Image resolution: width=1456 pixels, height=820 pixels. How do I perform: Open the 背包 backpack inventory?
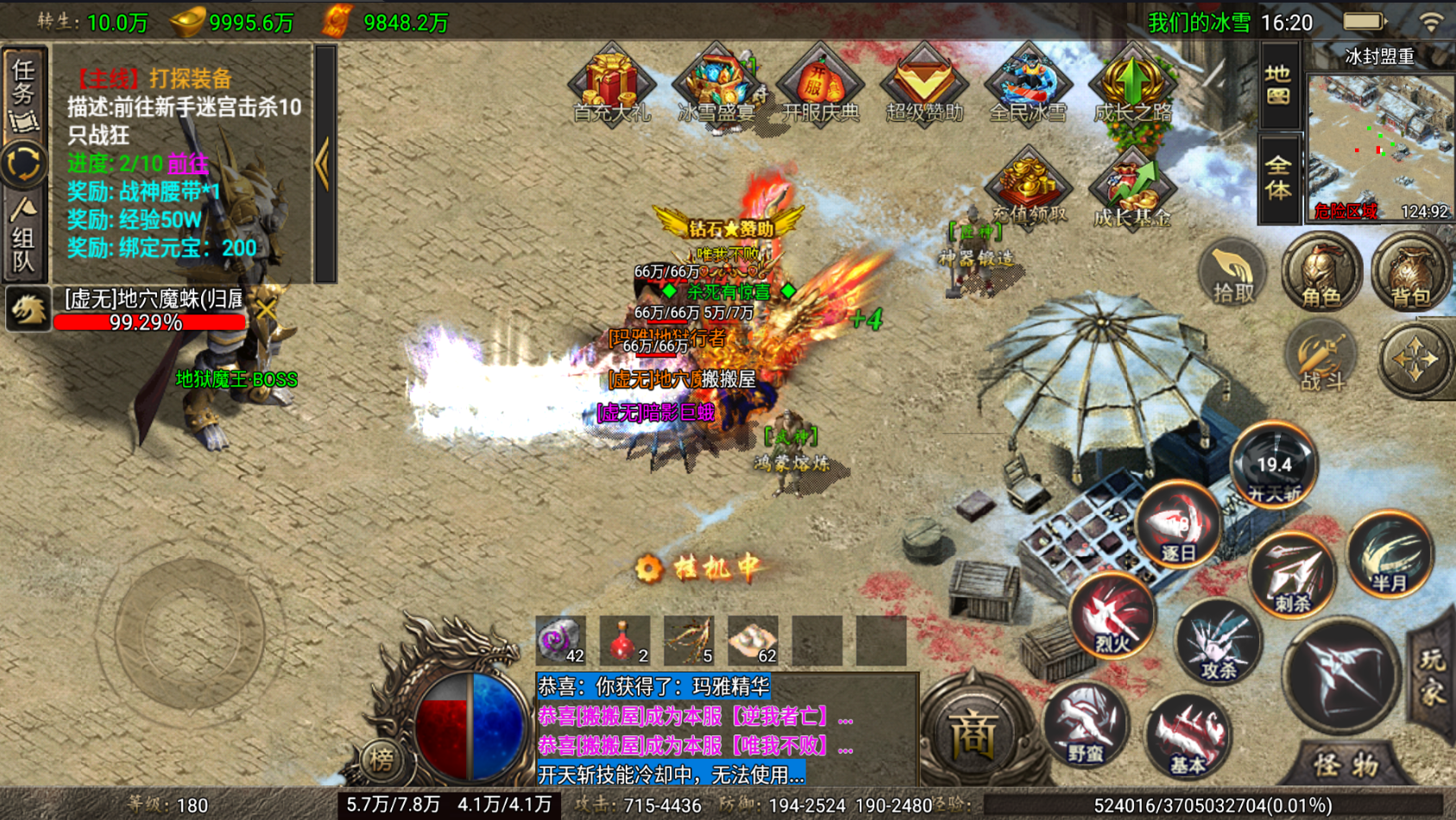click(x=1410, y=274)
